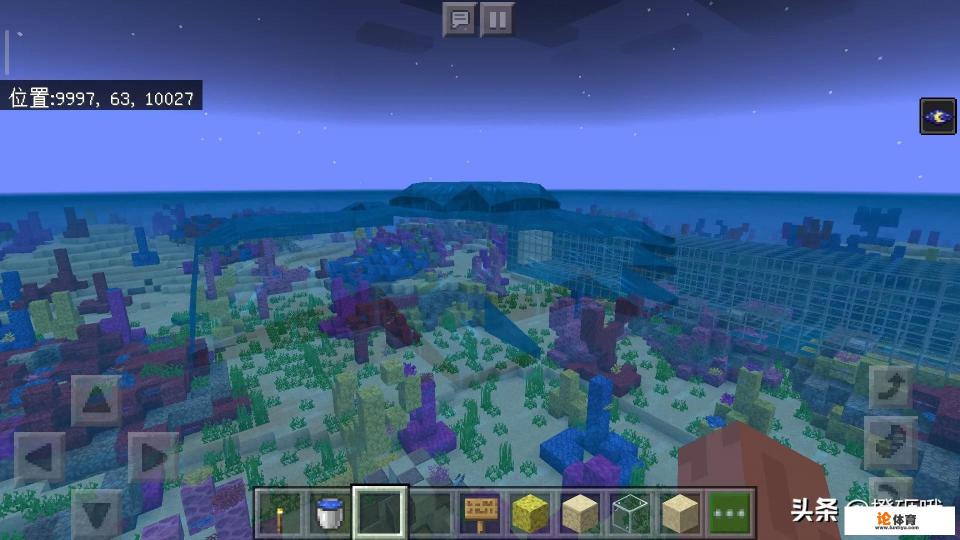Image resolution: width=960 pixels, height=540 pixels.
Task: Select the yellow sponge block slot
Action: pyautogui.click(x=531, y=514)
